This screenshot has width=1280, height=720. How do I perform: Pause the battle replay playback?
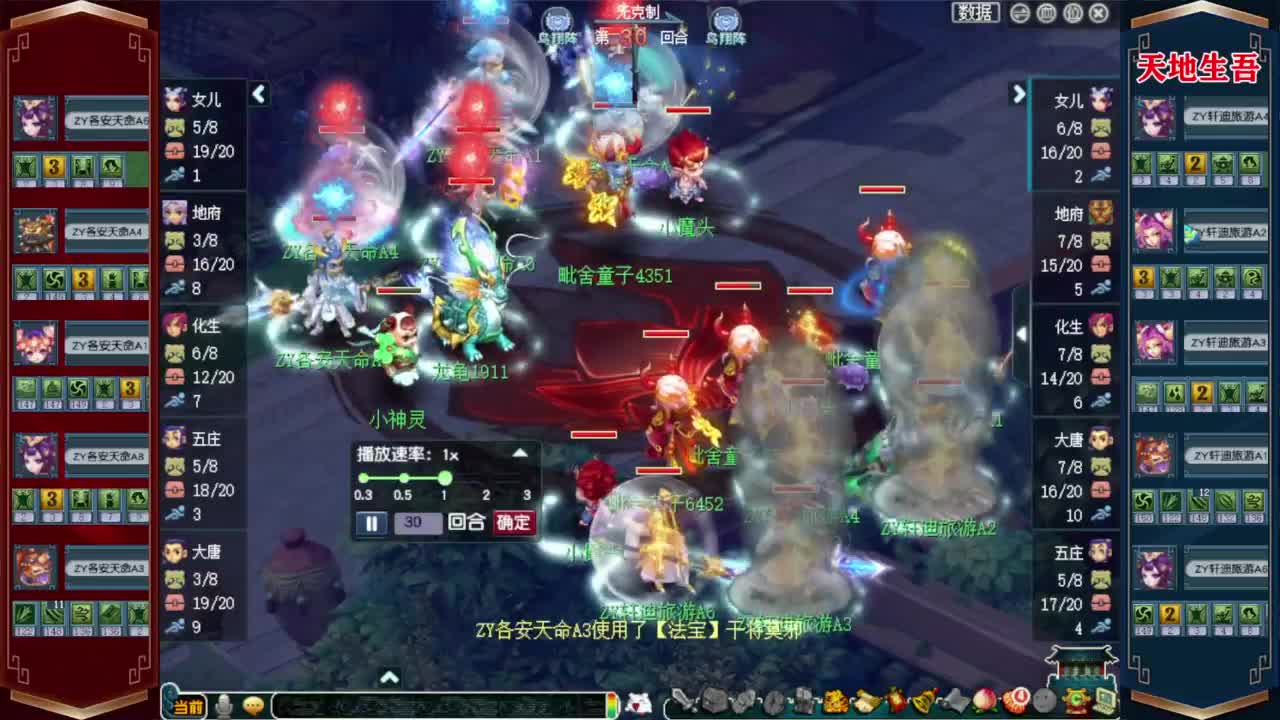click(371, 522)
